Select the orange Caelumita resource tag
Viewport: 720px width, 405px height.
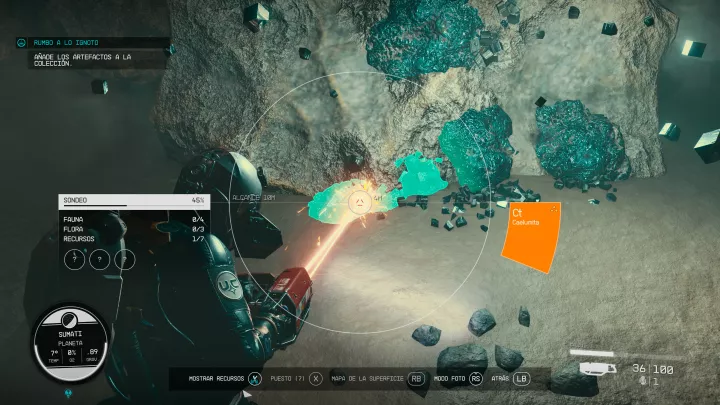coord(531,234)
